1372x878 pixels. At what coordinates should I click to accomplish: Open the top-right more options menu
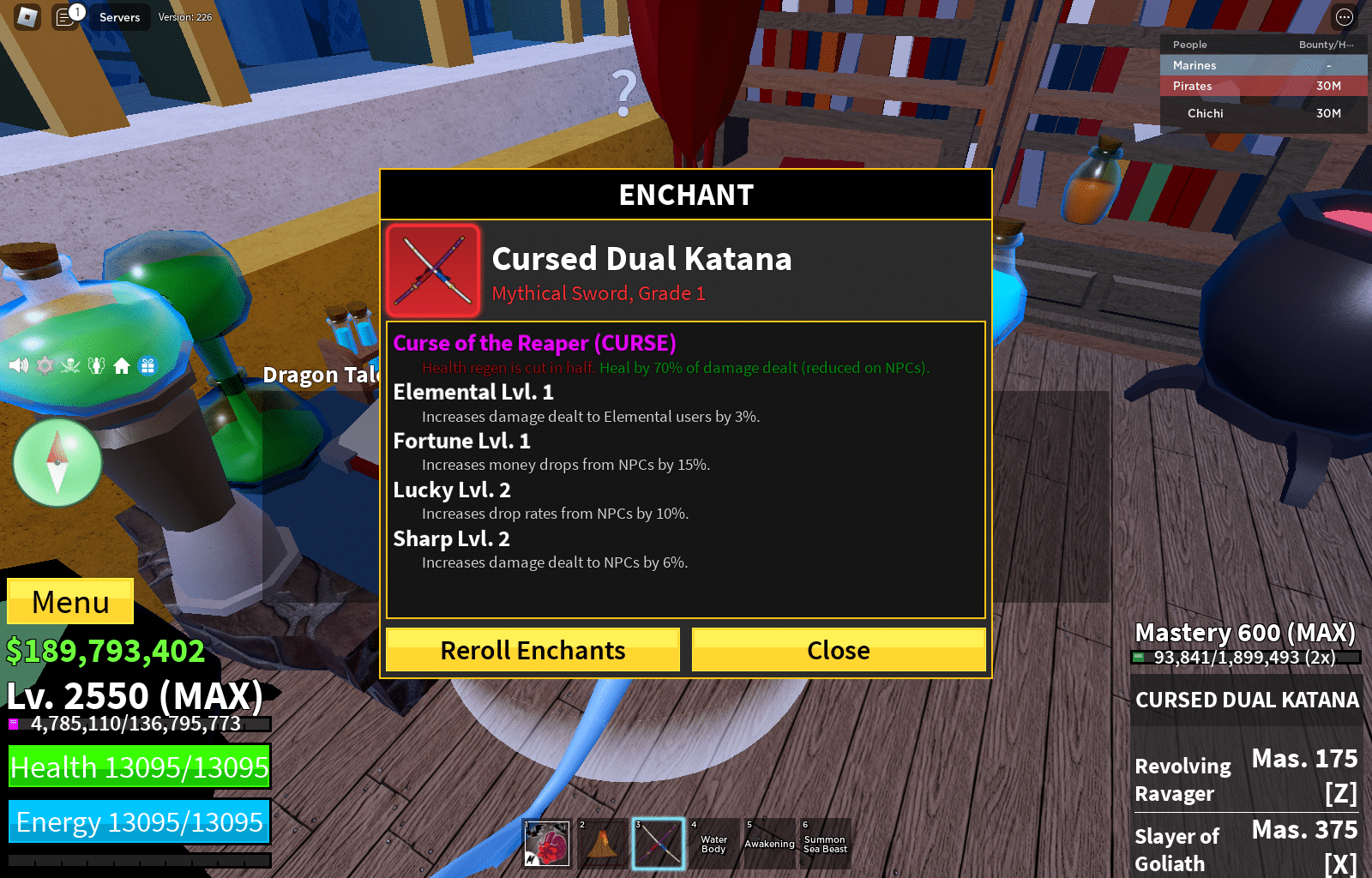1343,16
